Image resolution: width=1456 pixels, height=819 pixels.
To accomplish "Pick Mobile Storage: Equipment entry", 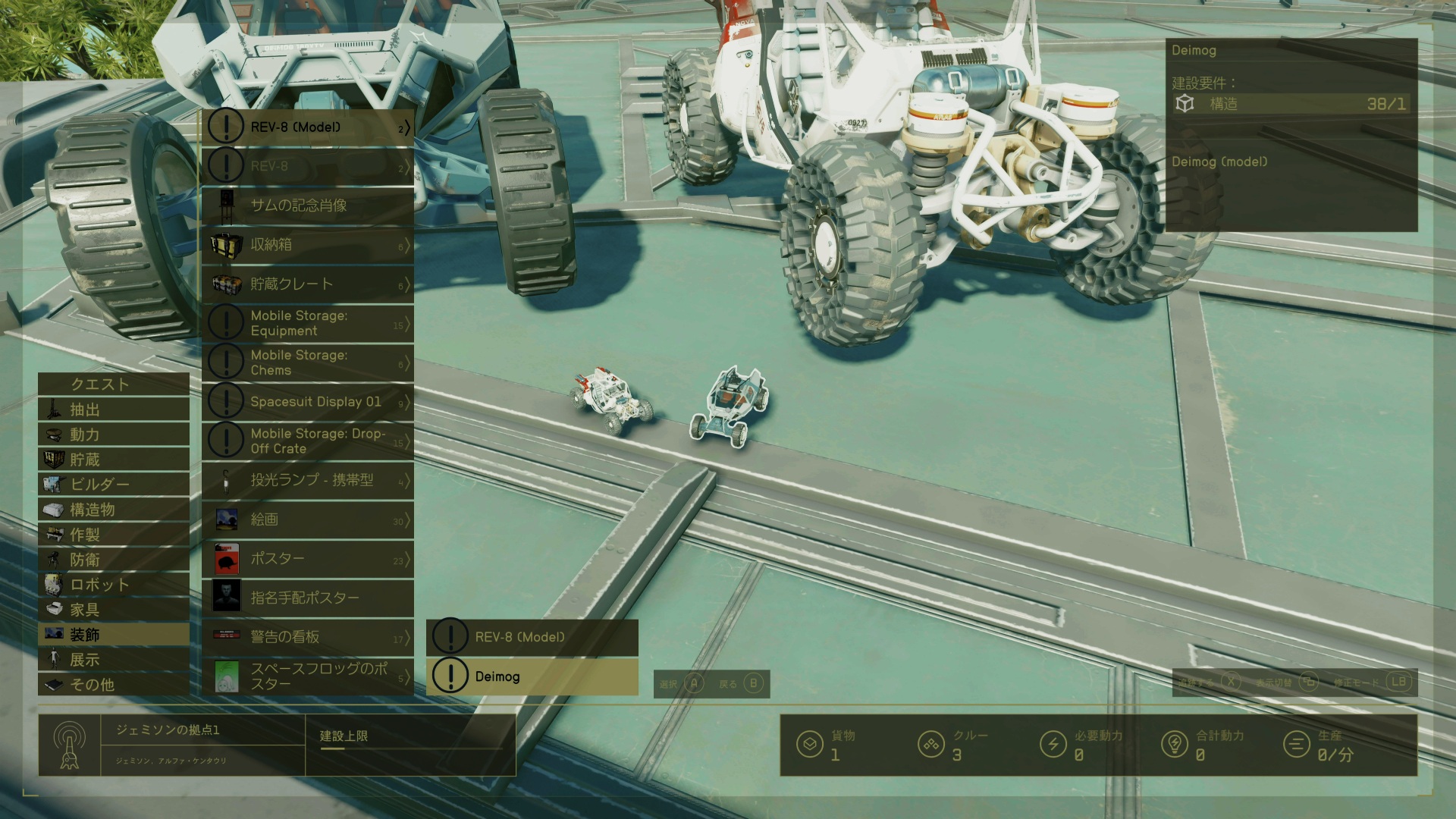I will [308, 324].
